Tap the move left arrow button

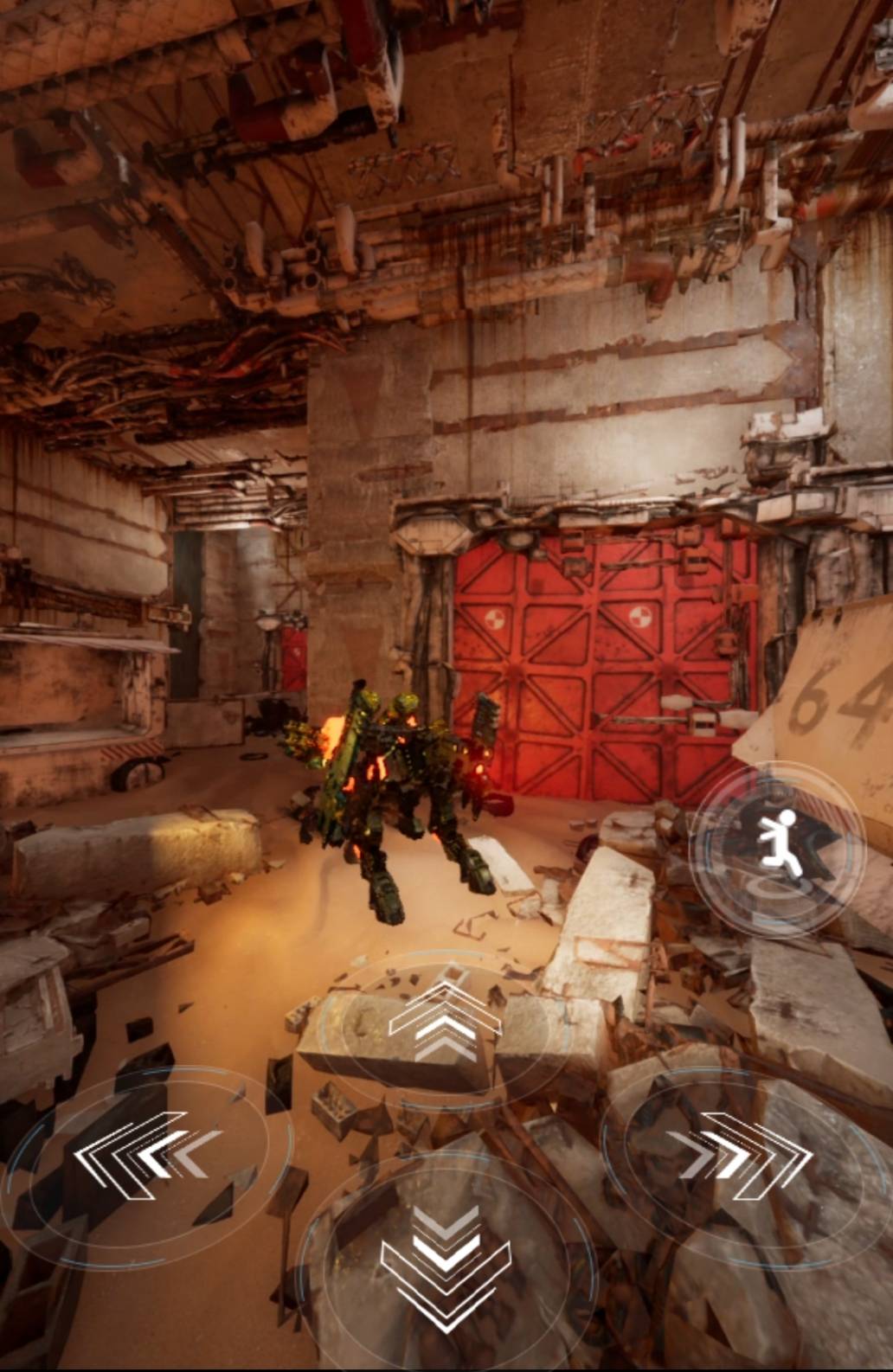click(144, 1157)
